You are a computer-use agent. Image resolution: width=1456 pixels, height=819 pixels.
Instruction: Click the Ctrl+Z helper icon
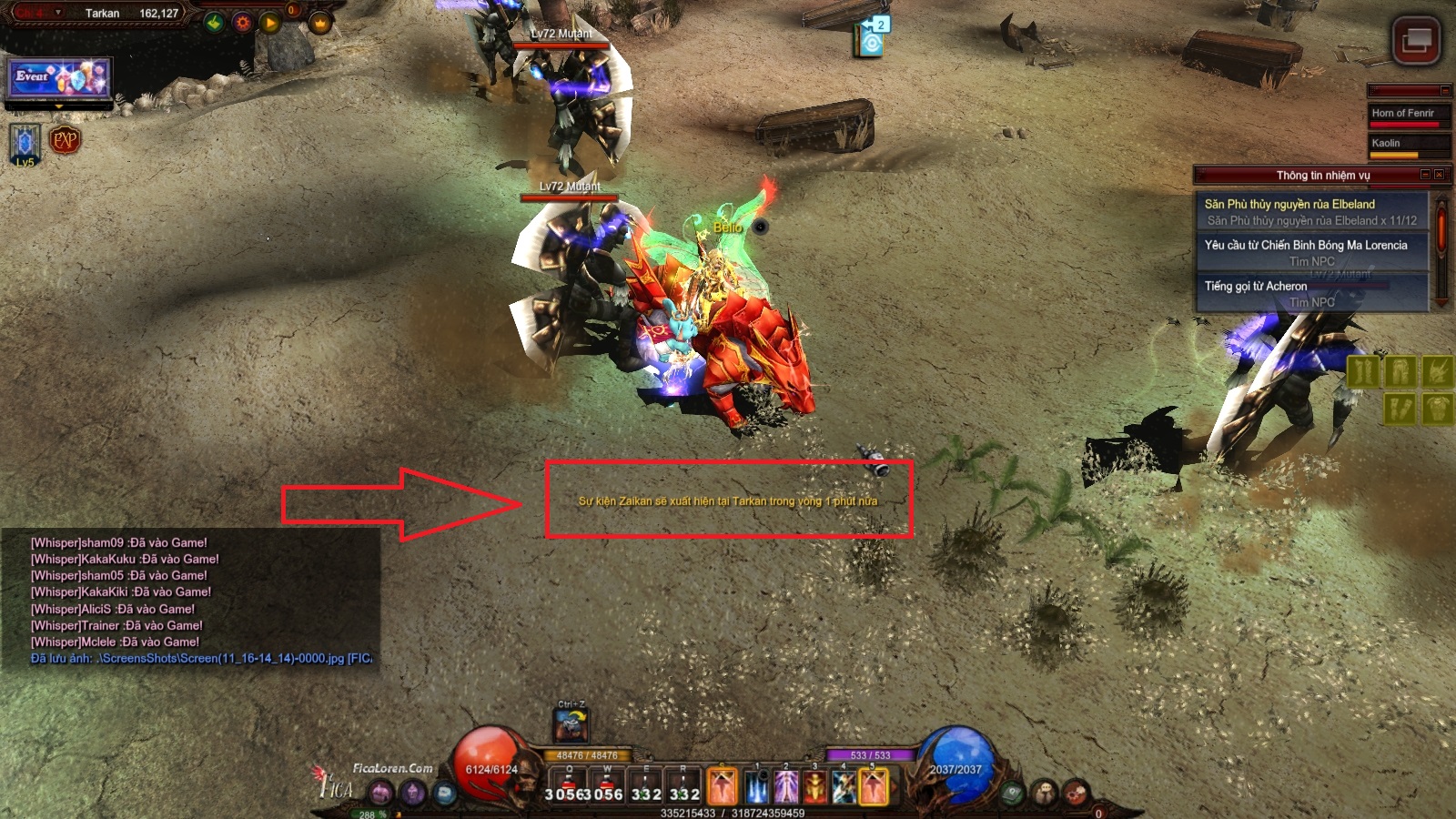tap(571, 724)
